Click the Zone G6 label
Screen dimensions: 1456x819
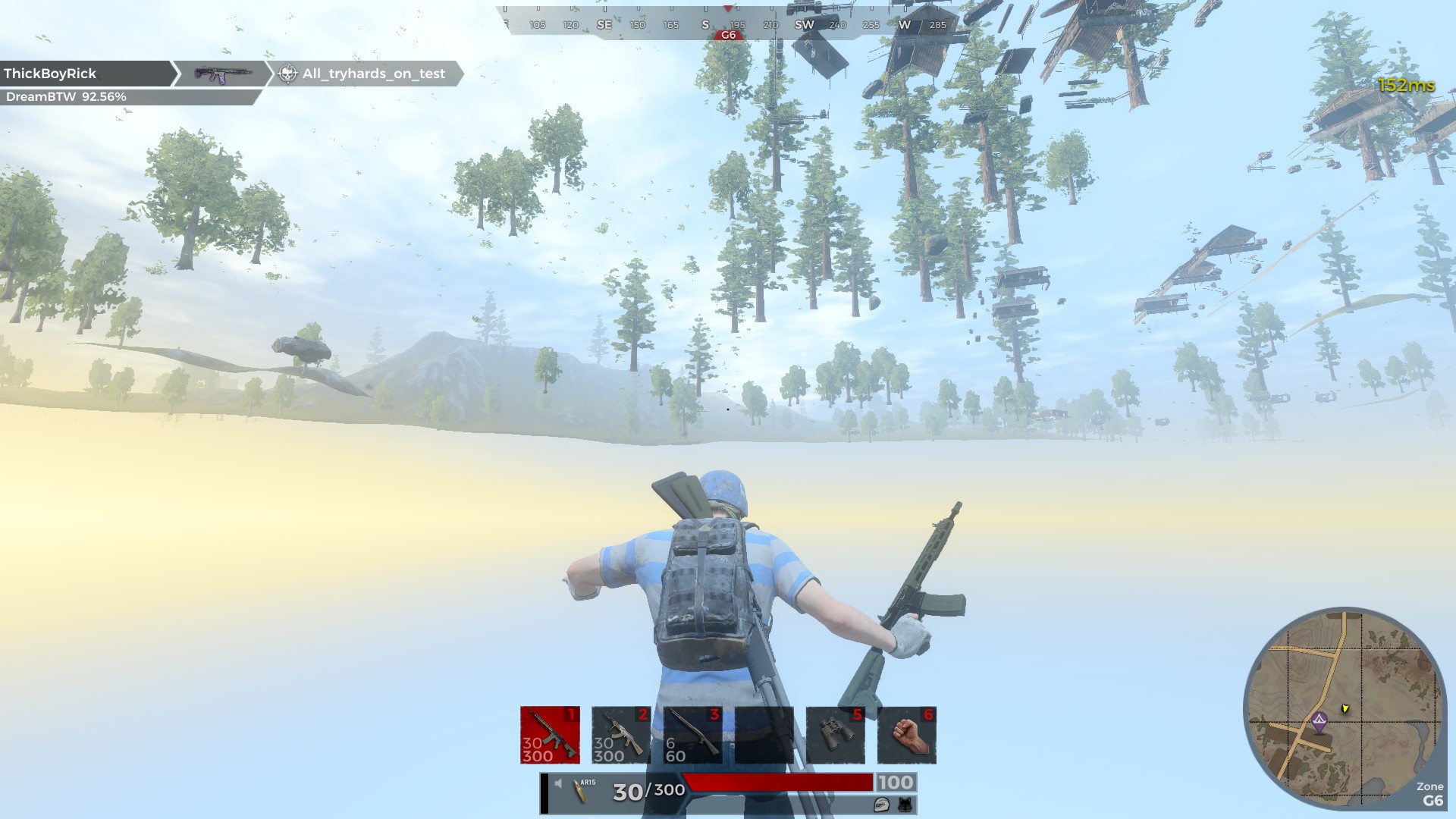[1429, 792]
